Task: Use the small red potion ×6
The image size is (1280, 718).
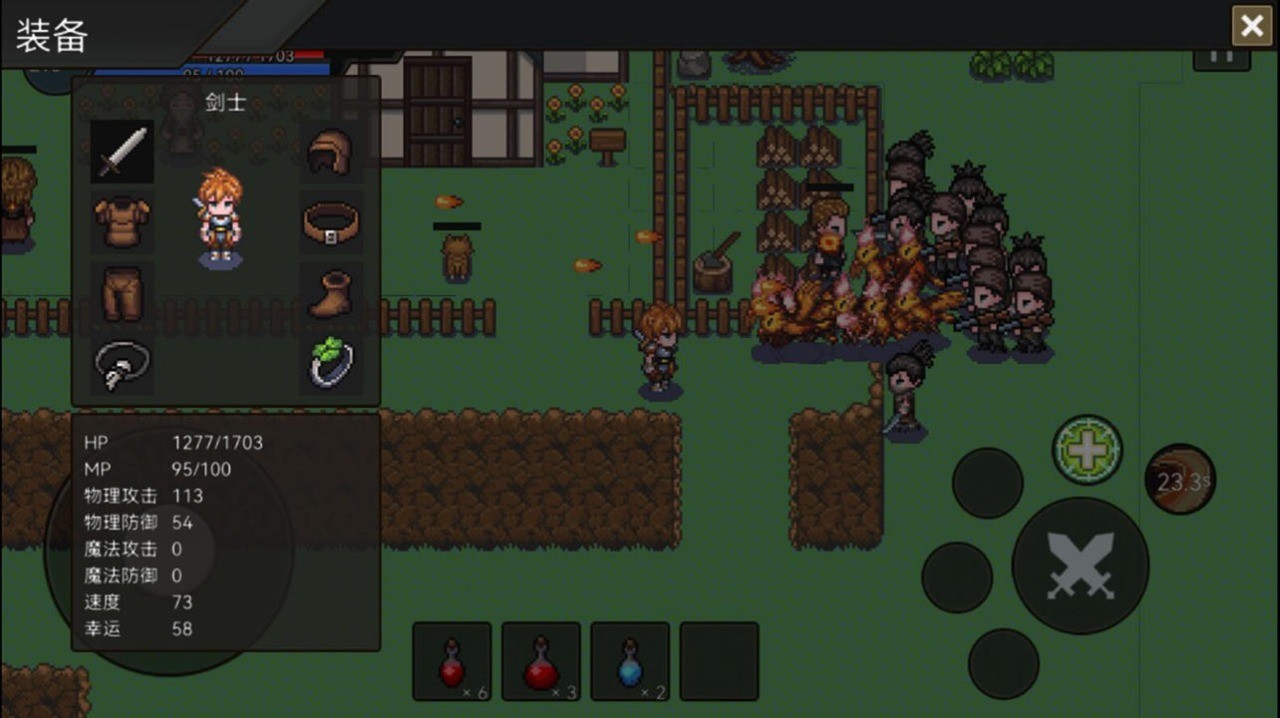Action: tap(452, 661)
